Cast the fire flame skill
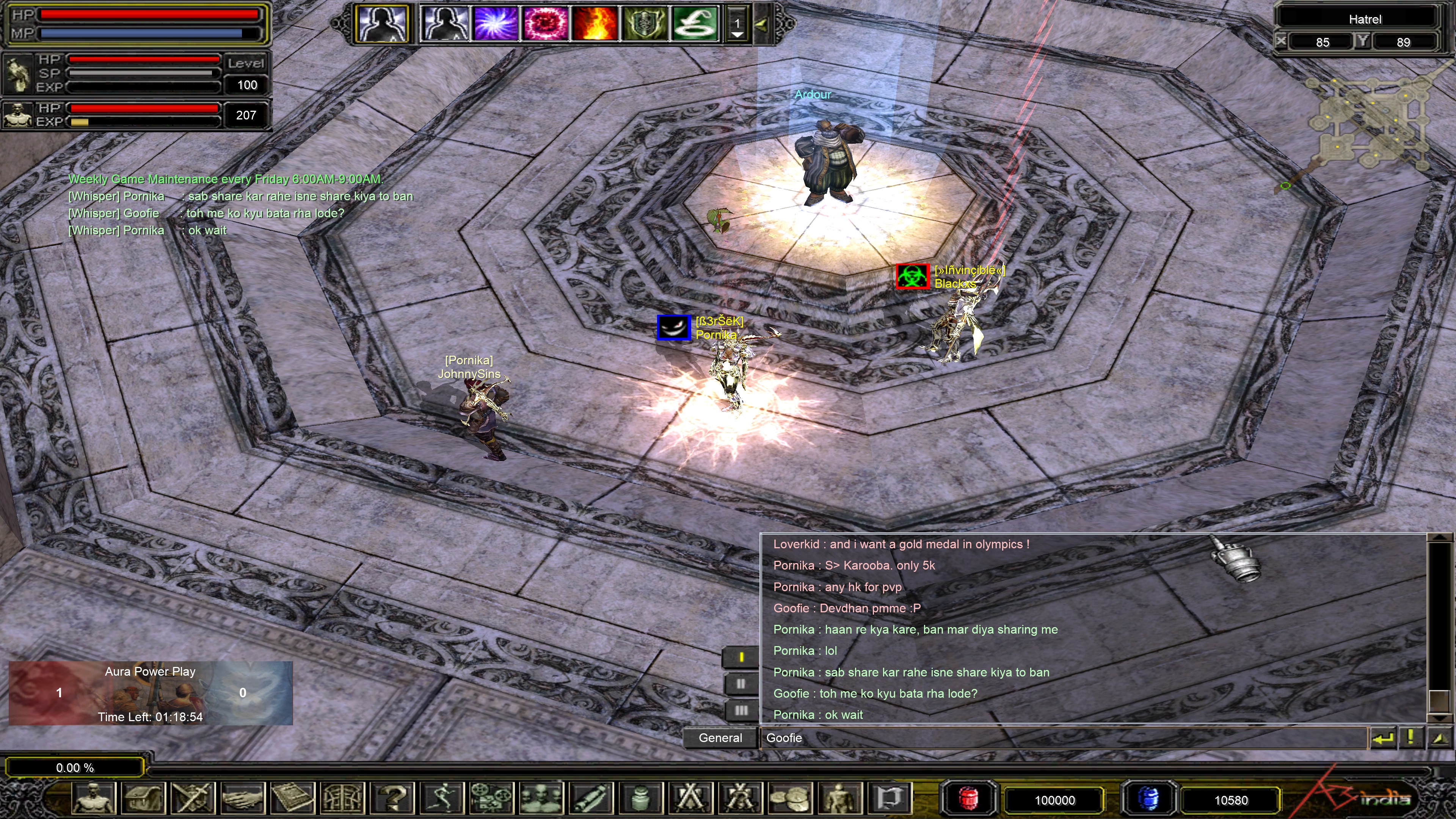The image size is (1456, 819). coord(595,24)
